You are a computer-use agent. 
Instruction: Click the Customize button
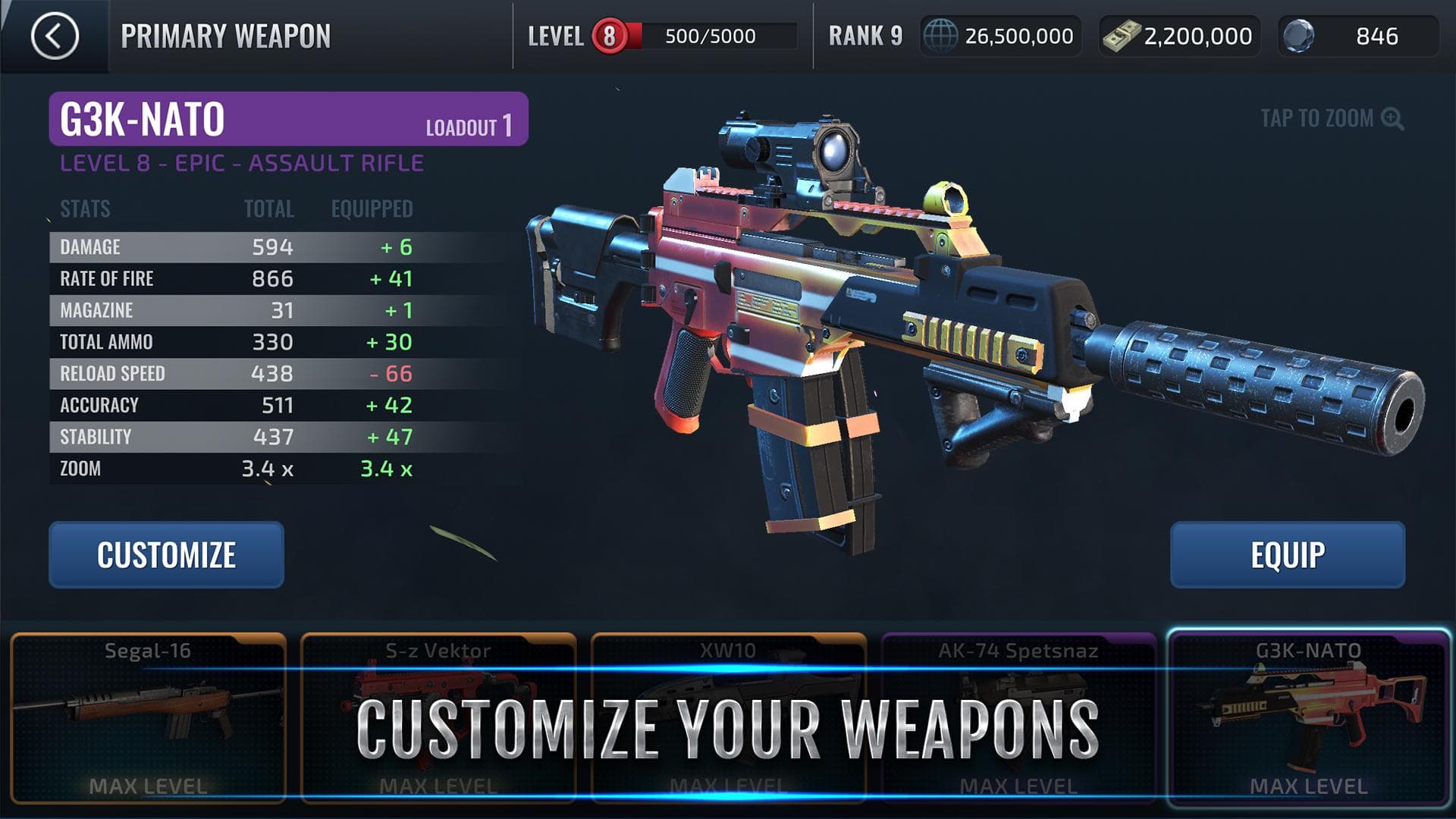(x=165, y=554)
